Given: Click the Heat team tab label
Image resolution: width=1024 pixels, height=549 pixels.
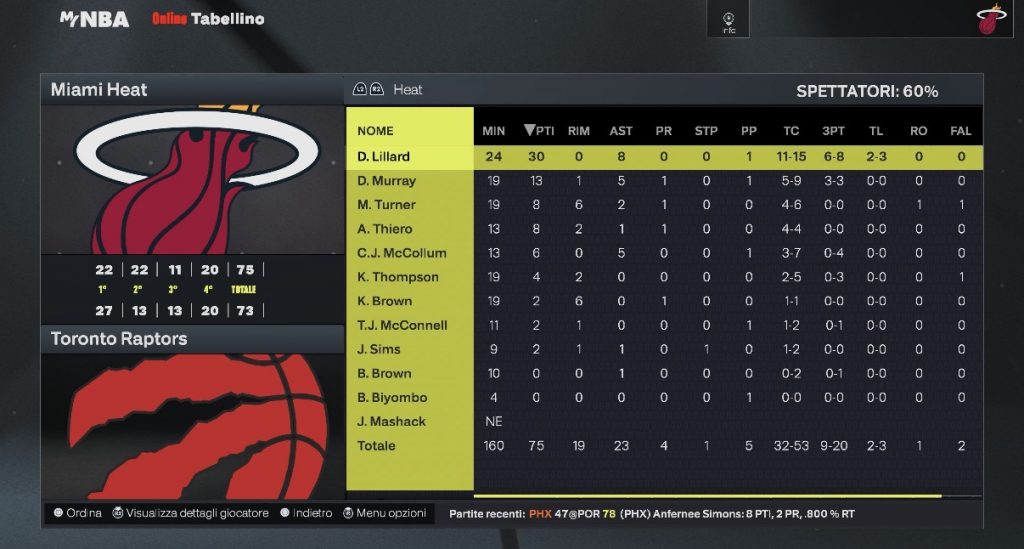Looking at the screenshot, I should point(407,90).
